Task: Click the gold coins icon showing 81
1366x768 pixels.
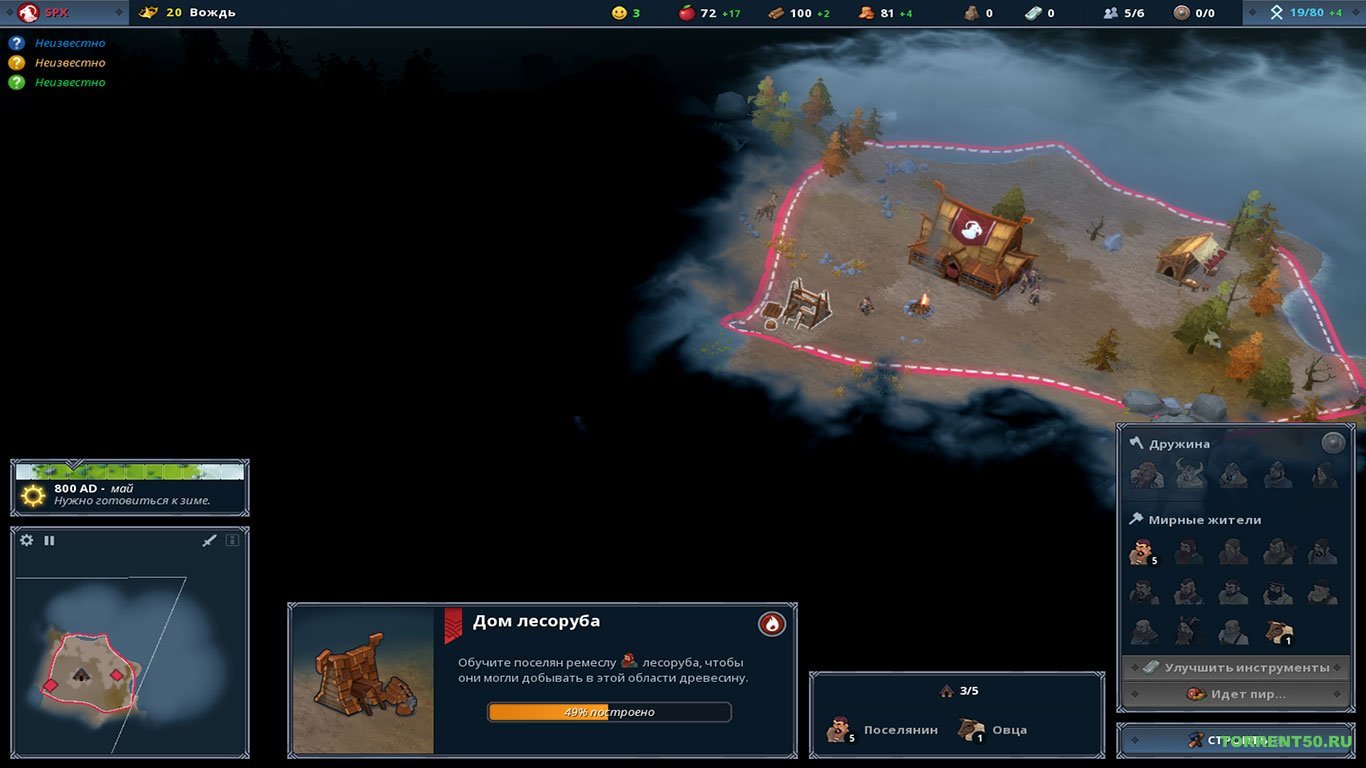Action: [x=867, y=13]
